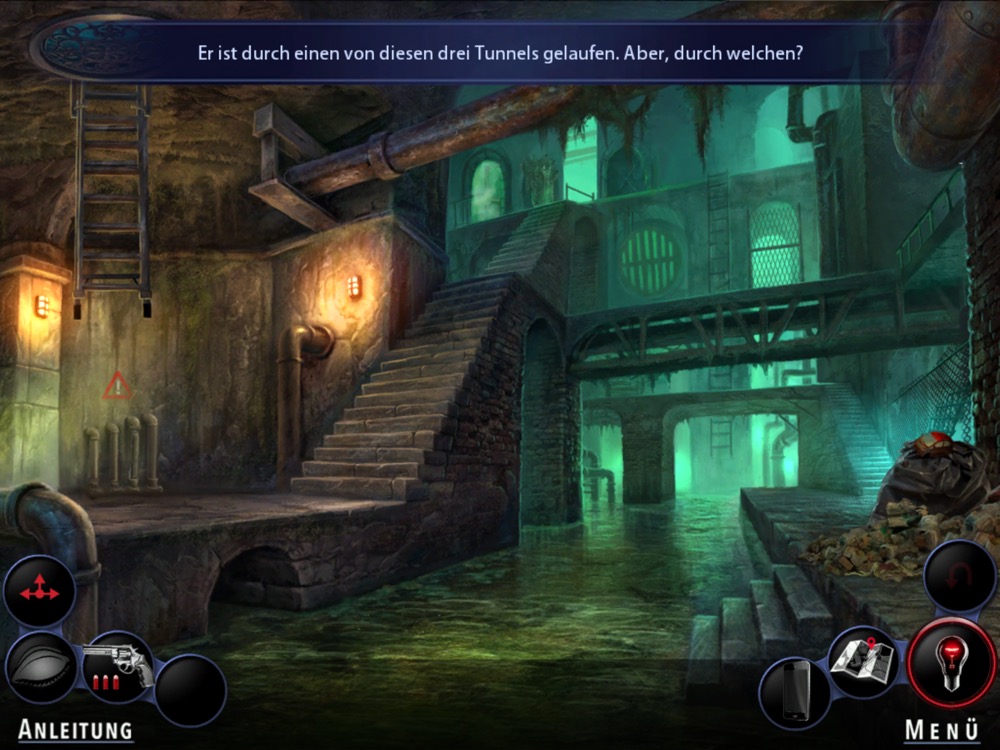Viewport: 1000px width, 750px height.
Task: Open the Menü
Action: (x=942, y=730)
